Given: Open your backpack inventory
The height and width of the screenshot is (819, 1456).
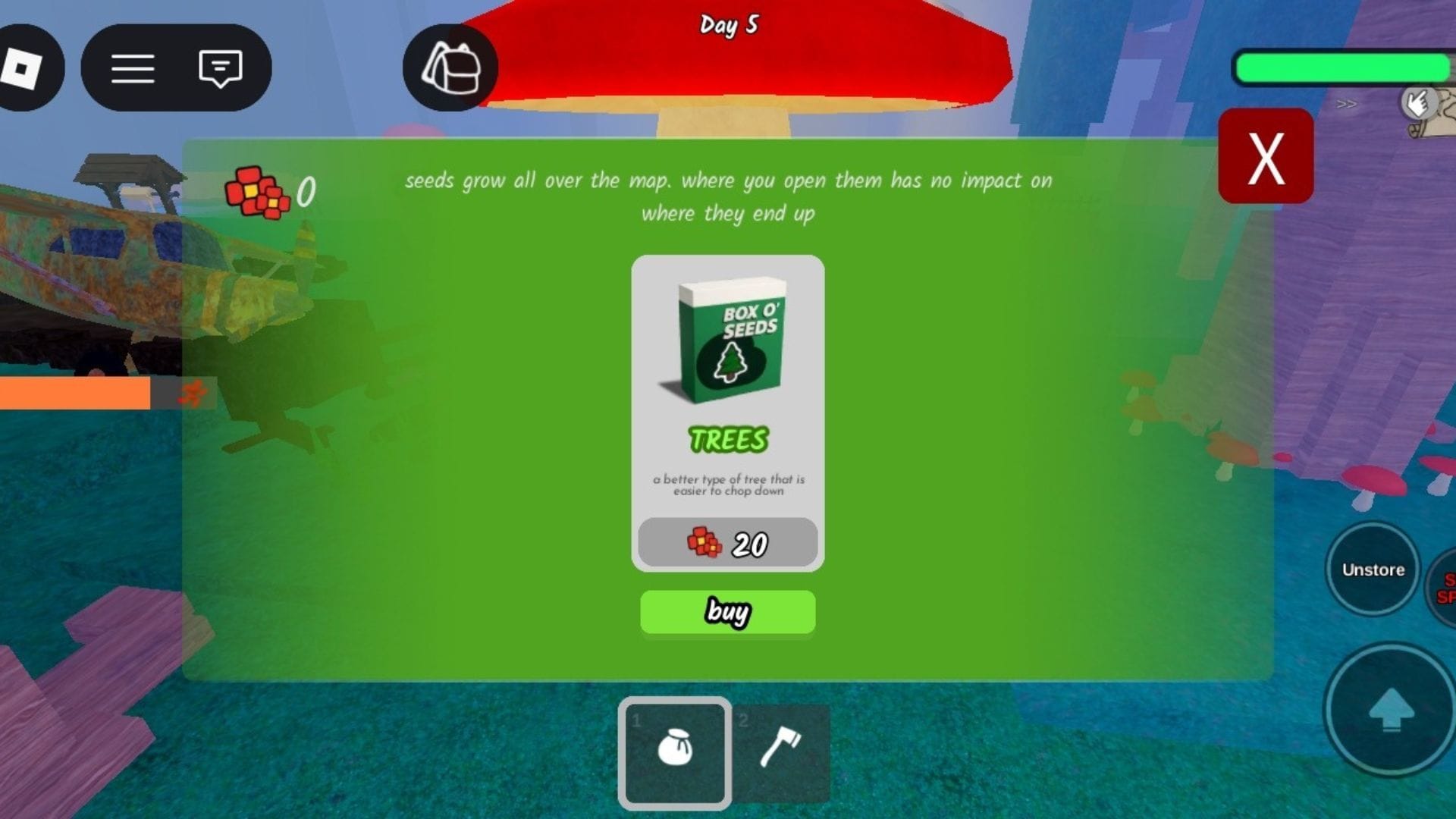Looking at the screenshot, I should click(449, 68).
